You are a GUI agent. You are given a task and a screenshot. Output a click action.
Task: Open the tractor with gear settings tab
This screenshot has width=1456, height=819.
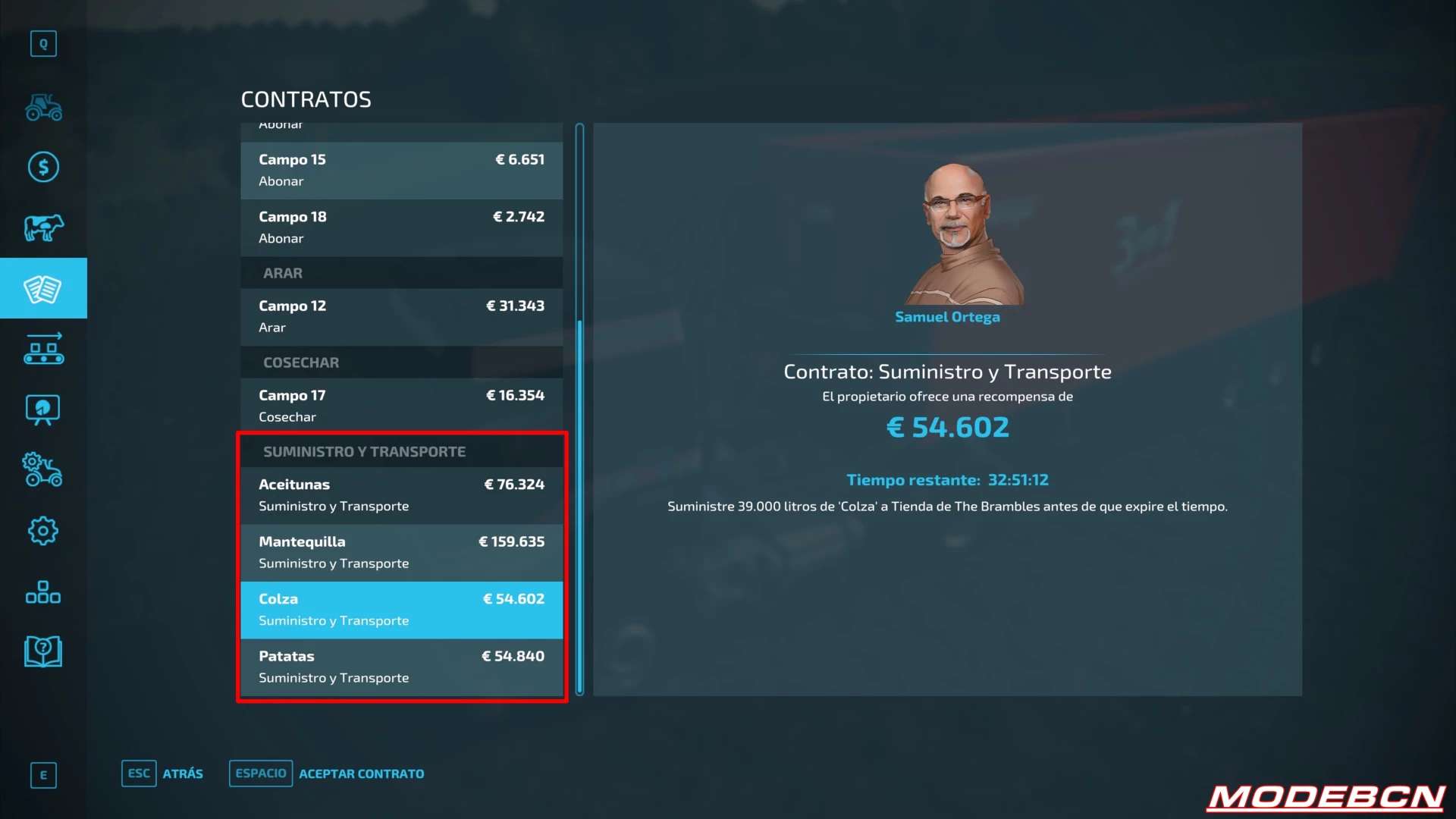(x=43, y=470)
